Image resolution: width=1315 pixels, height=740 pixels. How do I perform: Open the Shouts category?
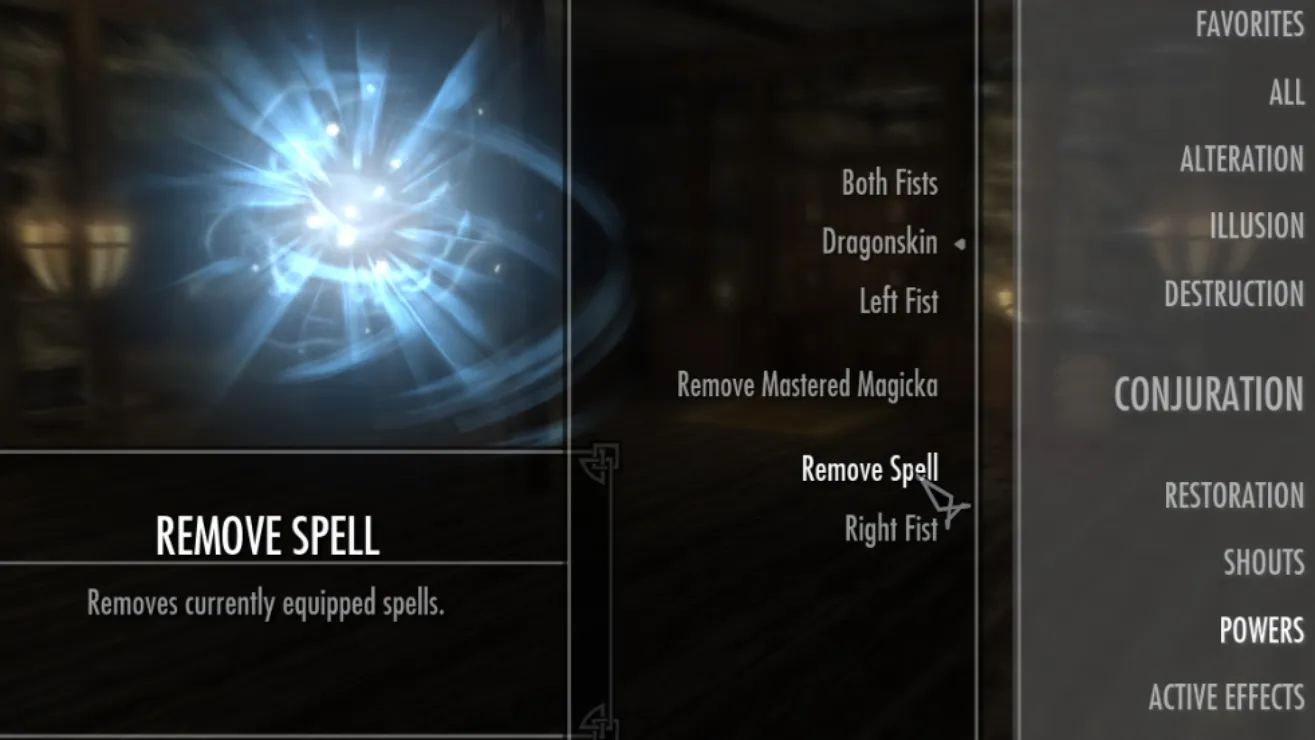pos(1263,562)
